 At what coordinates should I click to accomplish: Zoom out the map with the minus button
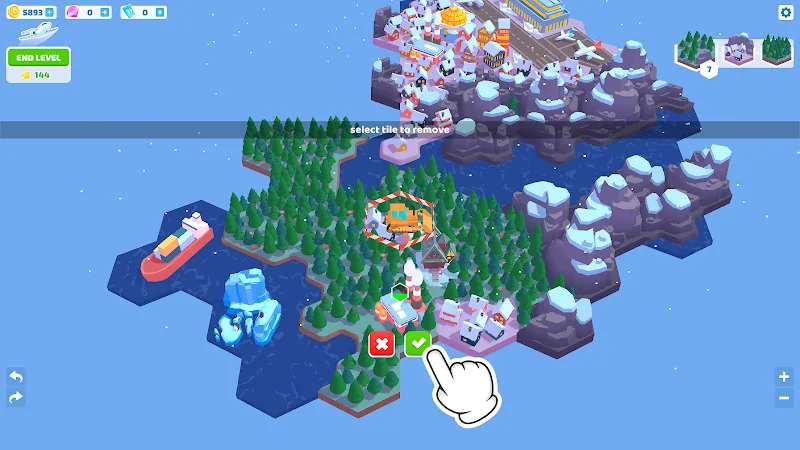(x=784, y=398)
